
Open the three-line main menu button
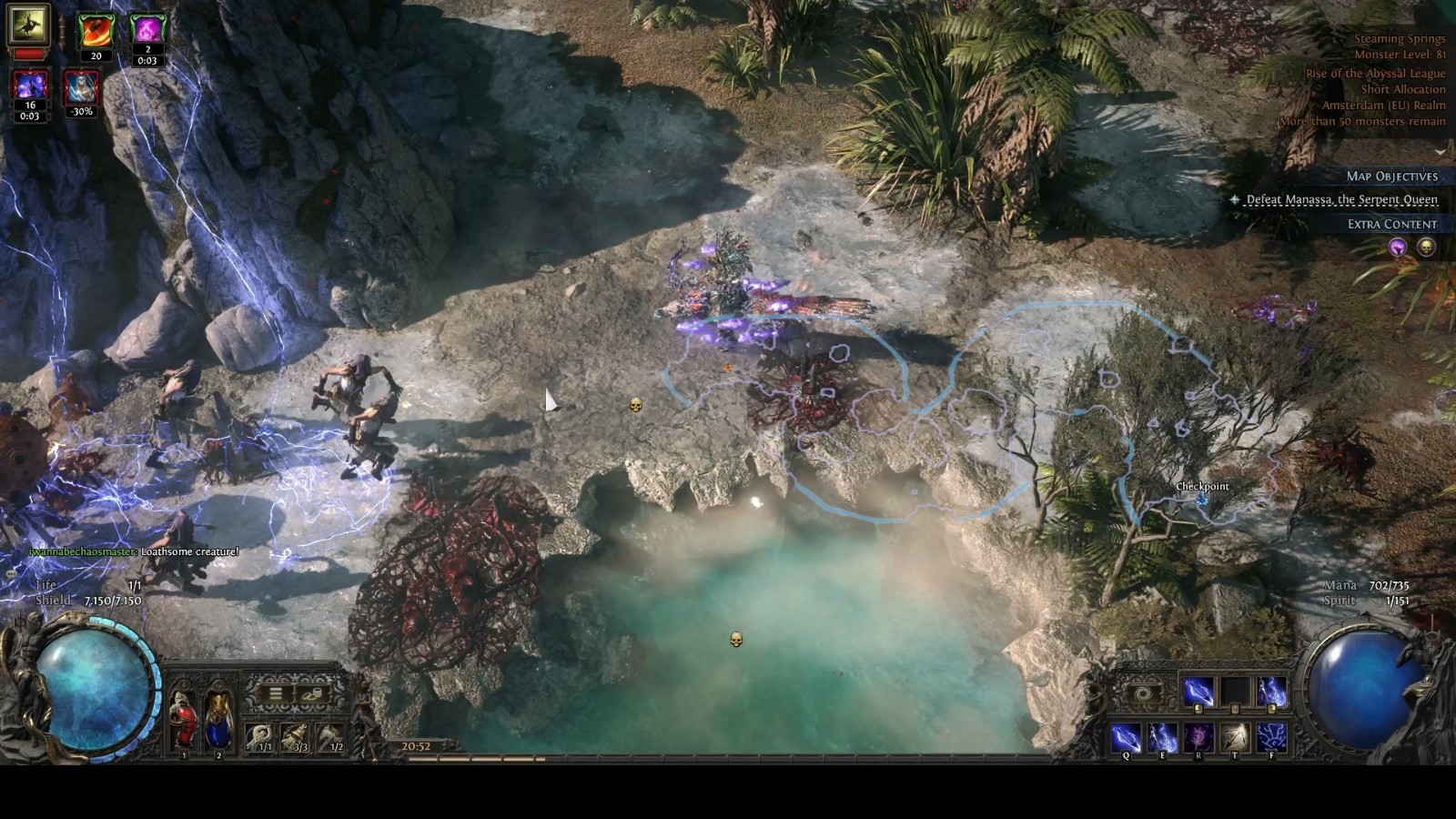coord(275,693)
